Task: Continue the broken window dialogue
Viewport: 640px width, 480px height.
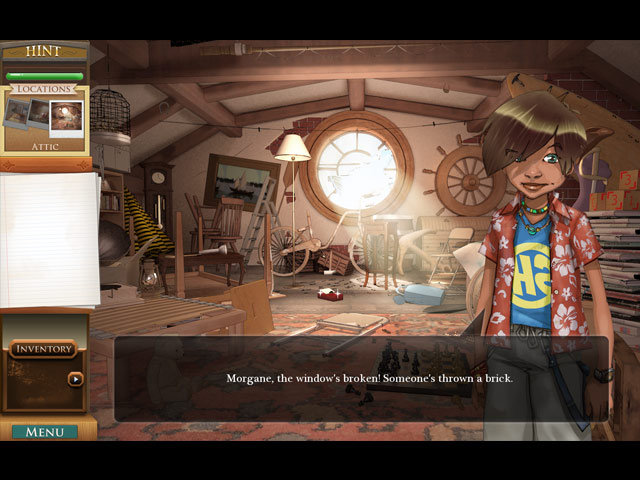Action: [360, 379]
